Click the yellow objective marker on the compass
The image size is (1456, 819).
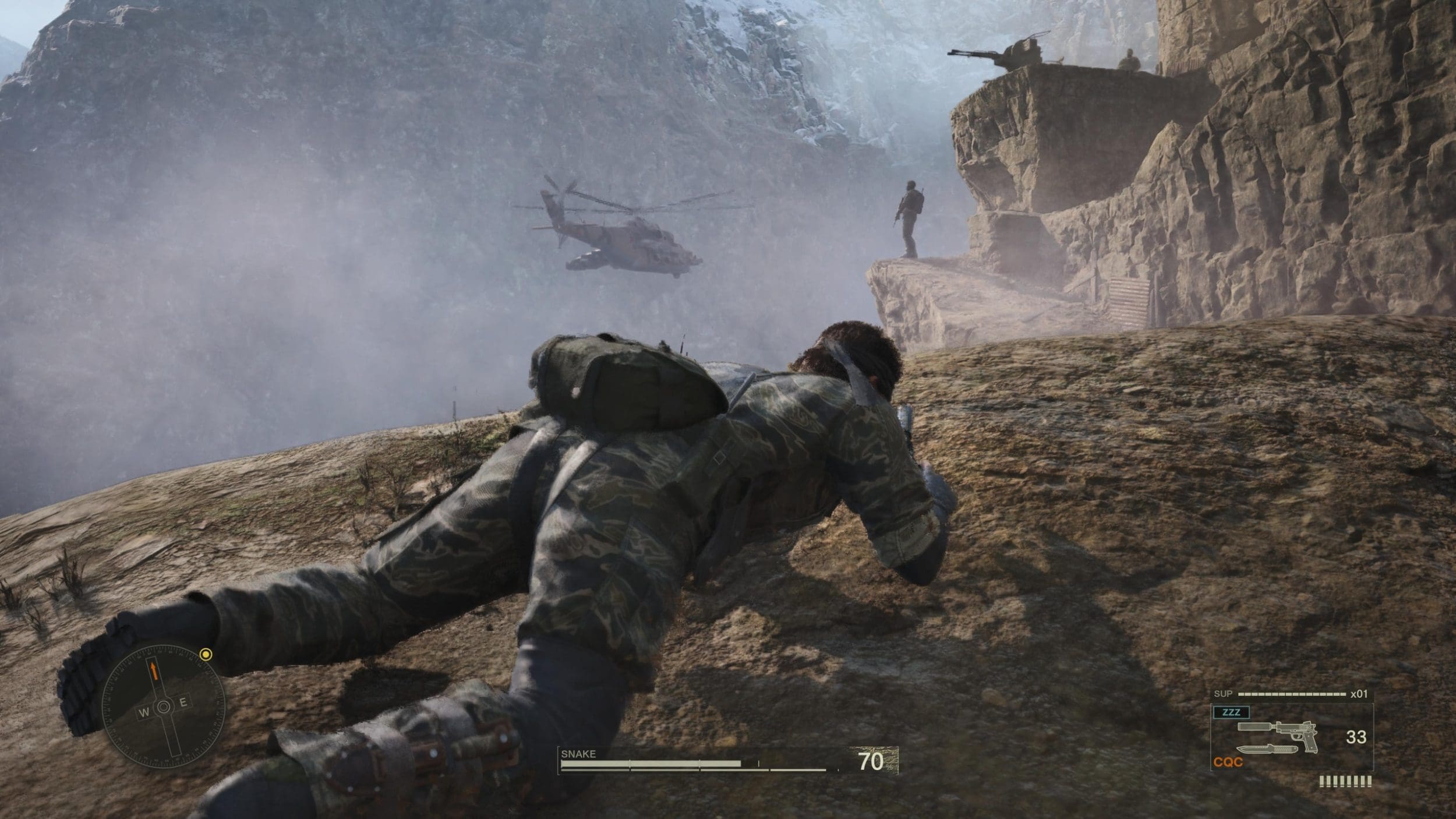point(205,655)
